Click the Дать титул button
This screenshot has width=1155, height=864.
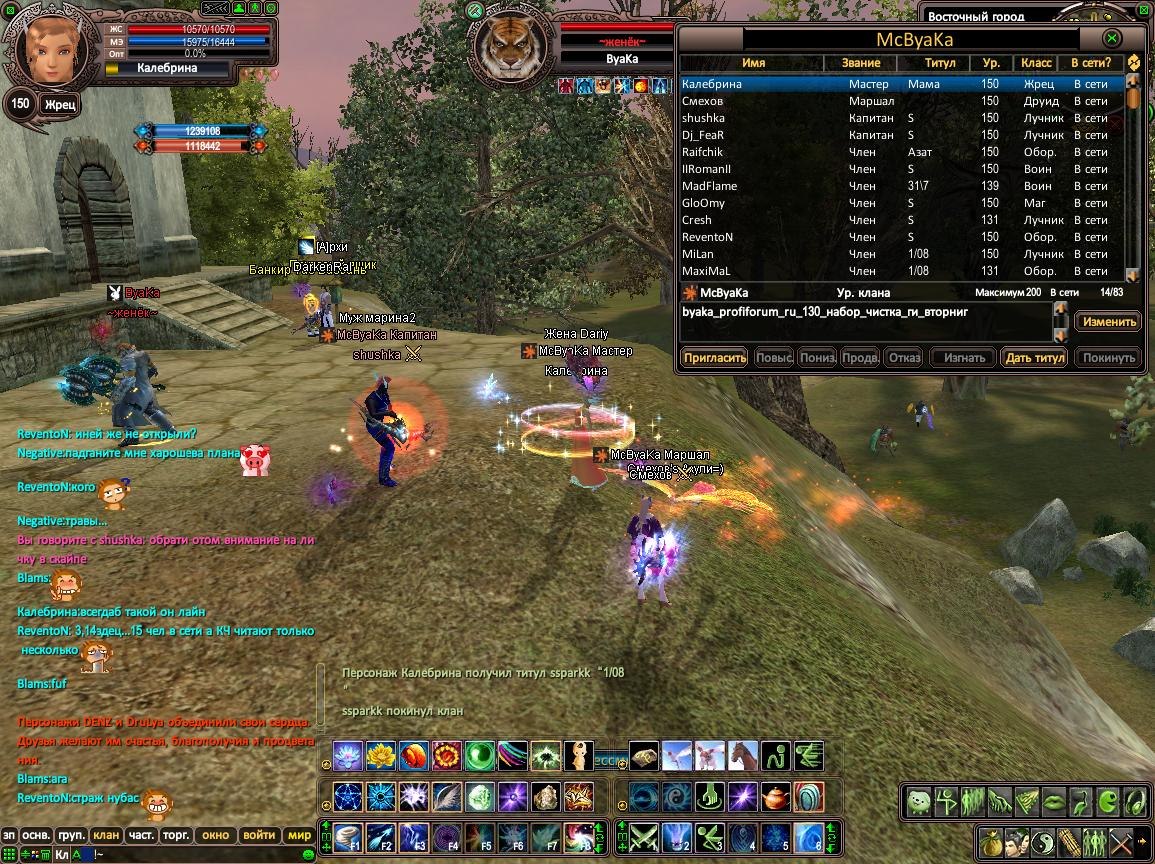(x=1035, y=357)
